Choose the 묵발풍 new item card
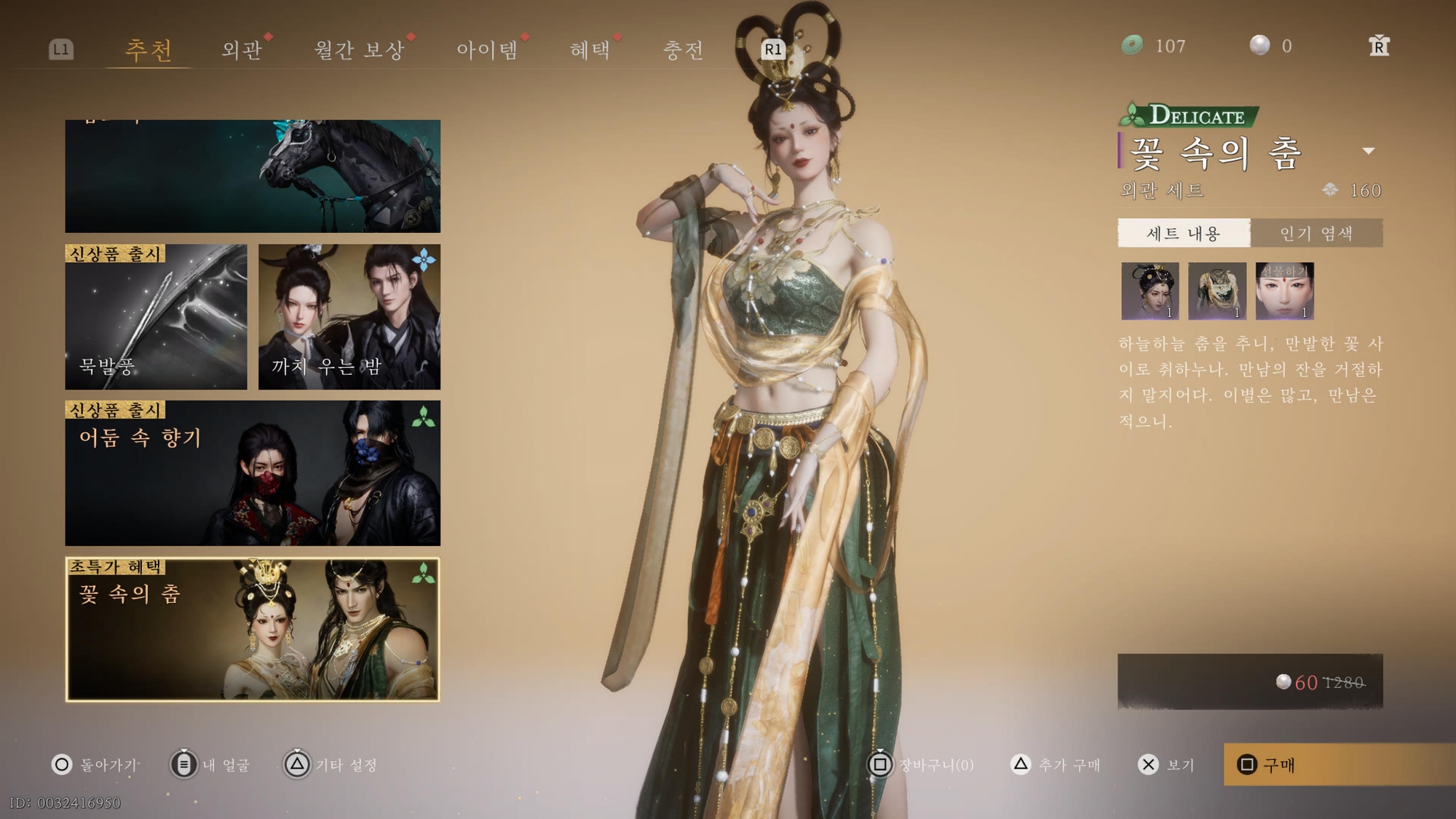This screenshot has width=1456, height=819. click(x=156, y=317)
